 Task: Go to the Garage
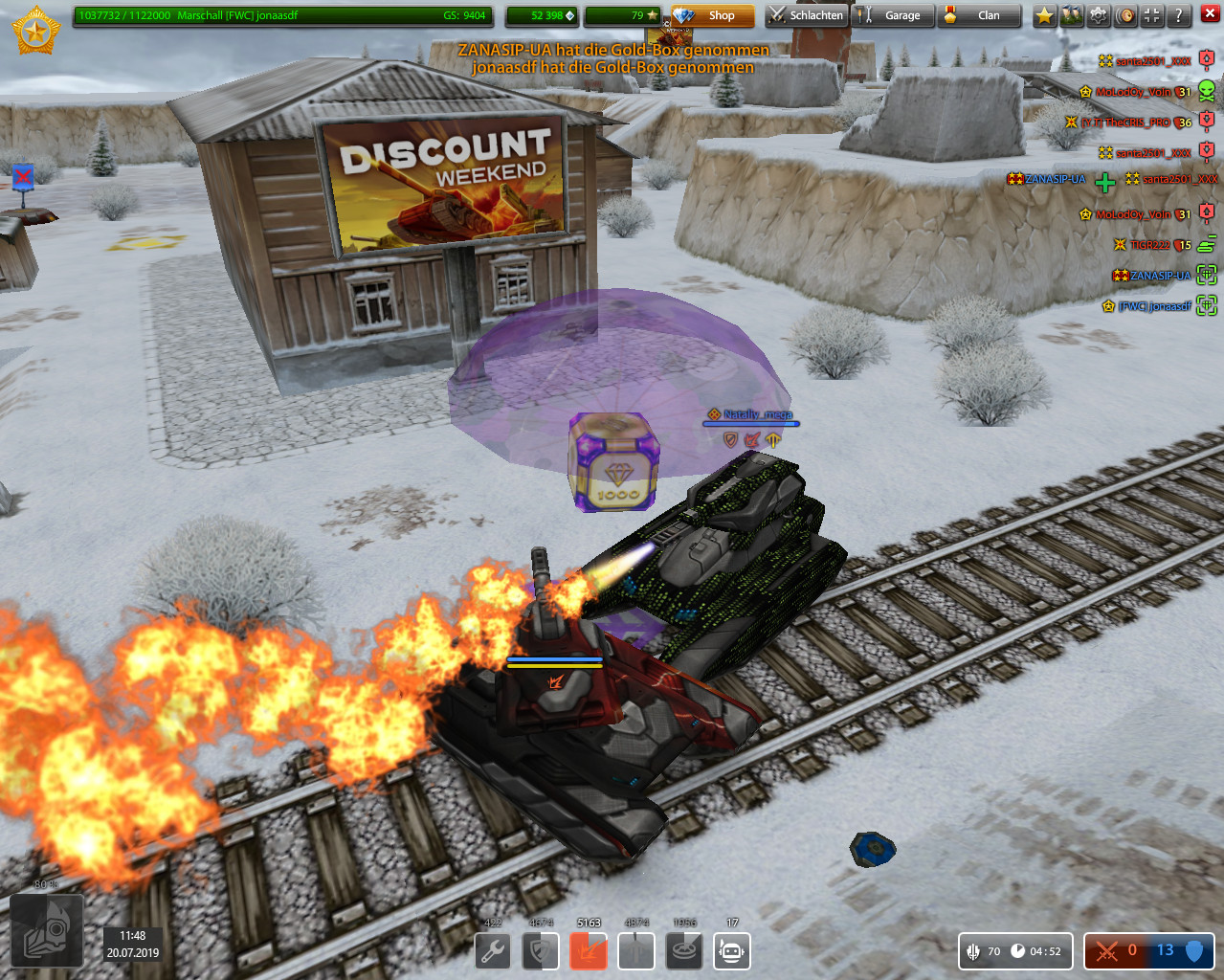(x=892, y=15)
